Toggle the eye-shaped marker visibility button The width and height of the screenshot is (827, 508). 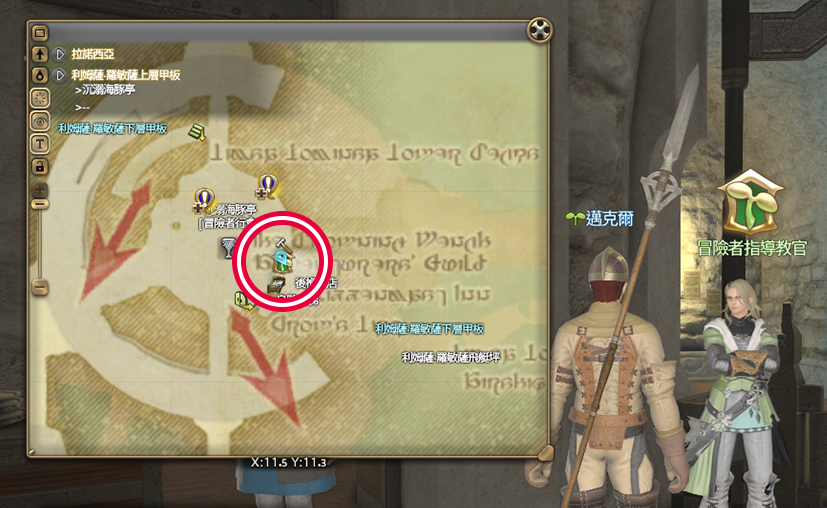[40, 120]
